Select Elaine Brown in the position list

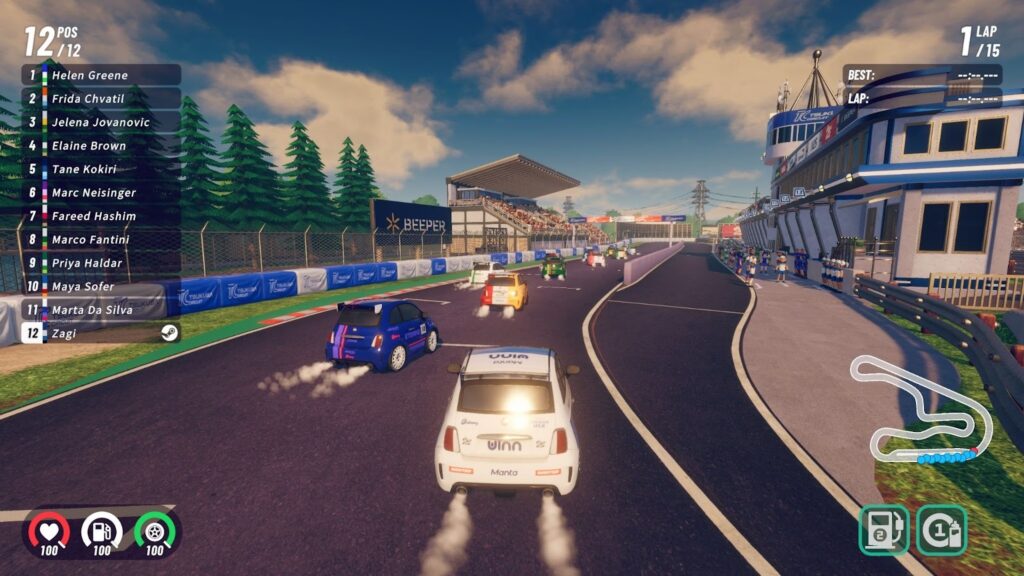click(x=101, y=146)
